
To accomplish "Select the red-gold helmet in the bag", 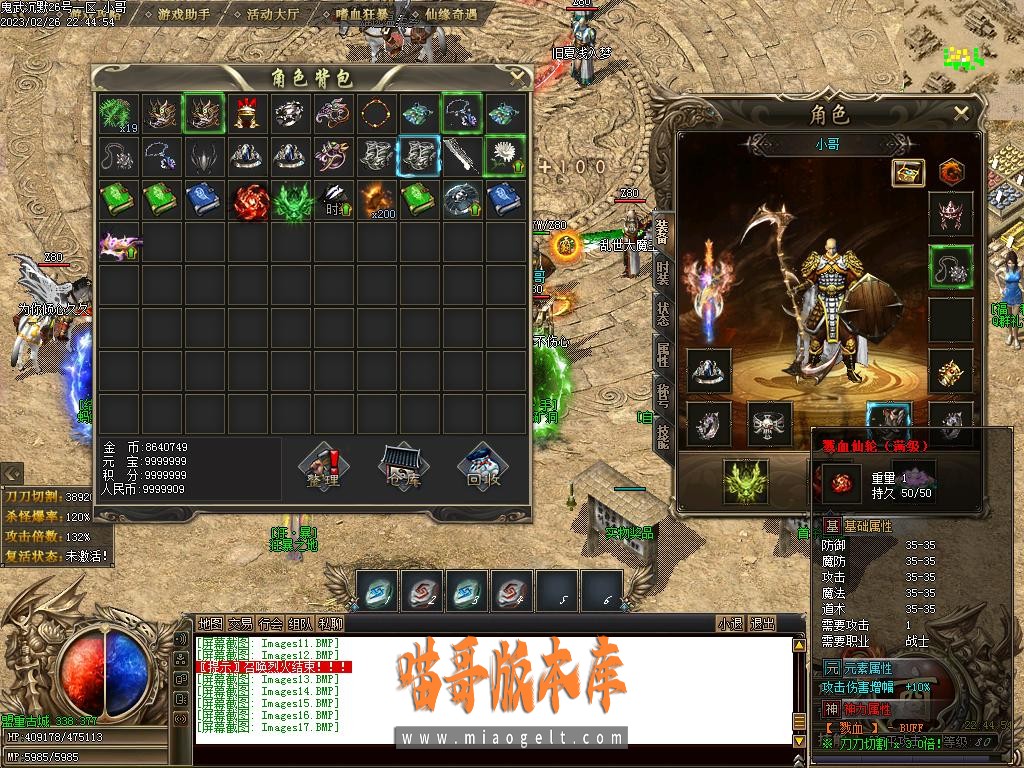I will [x=247, y=114].
